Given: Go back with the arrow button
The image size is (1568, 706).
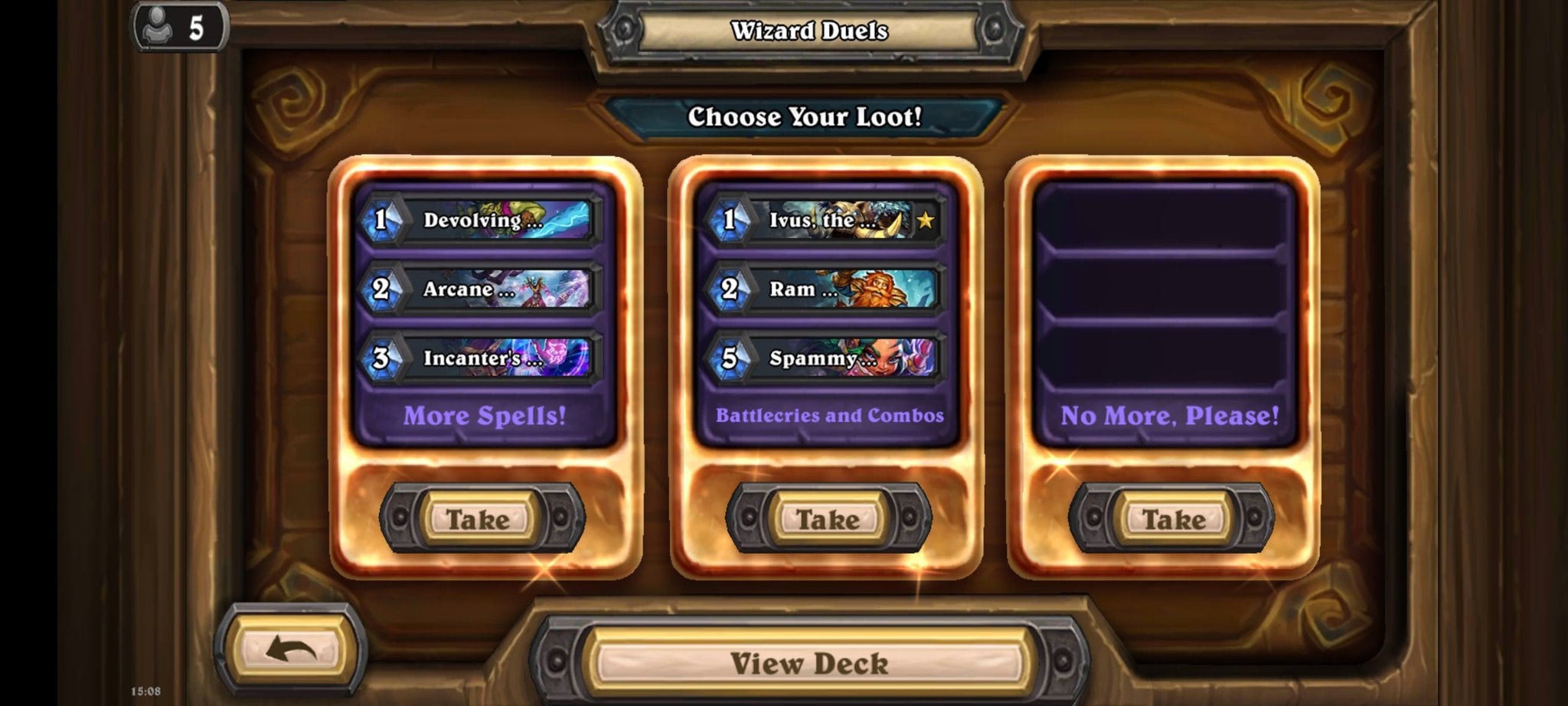Looking at the screenshot, I should point(291,651).
